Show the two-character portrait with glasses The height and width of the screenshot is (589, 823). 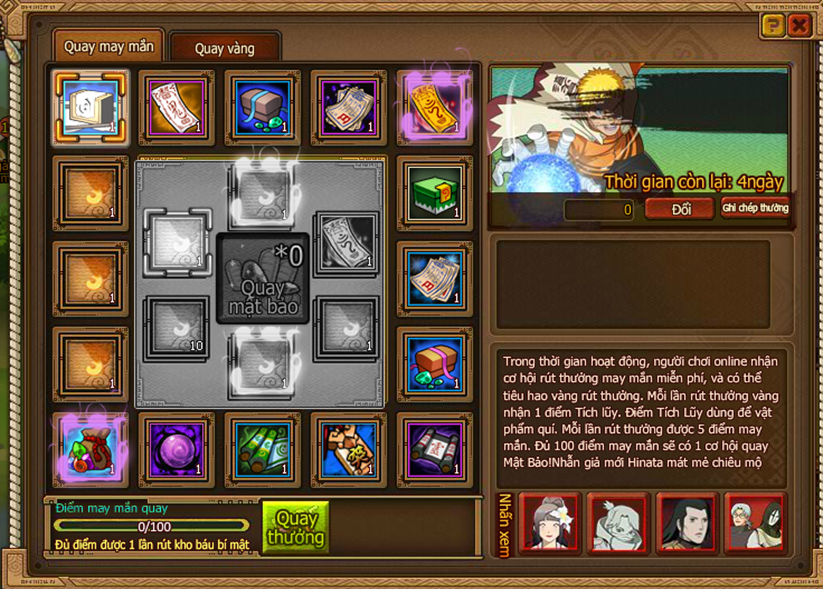754,522
